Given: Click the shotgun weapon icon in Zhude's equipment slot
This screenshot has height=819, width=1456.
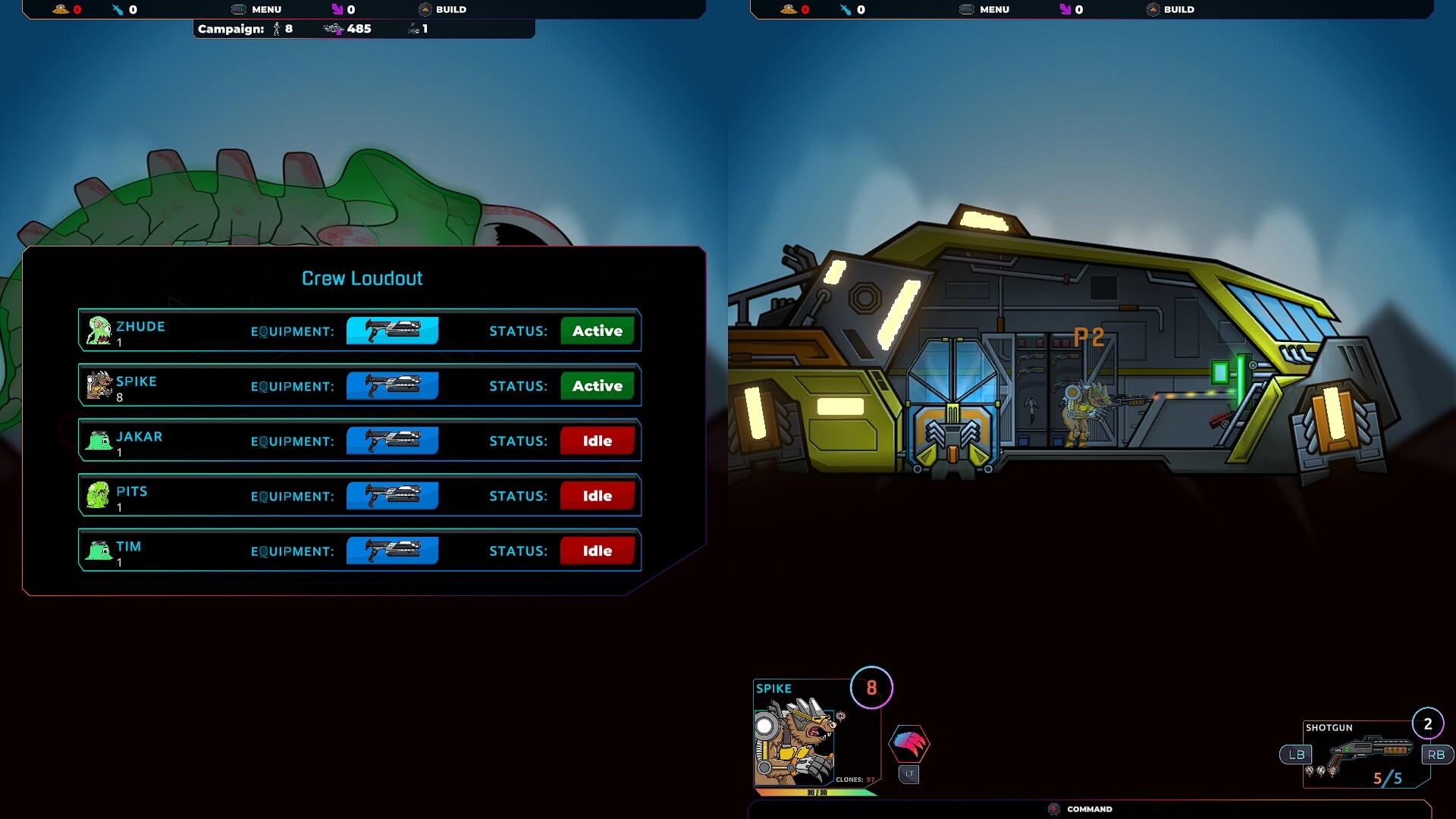Looking at the screenshot, I should (392, 331).
